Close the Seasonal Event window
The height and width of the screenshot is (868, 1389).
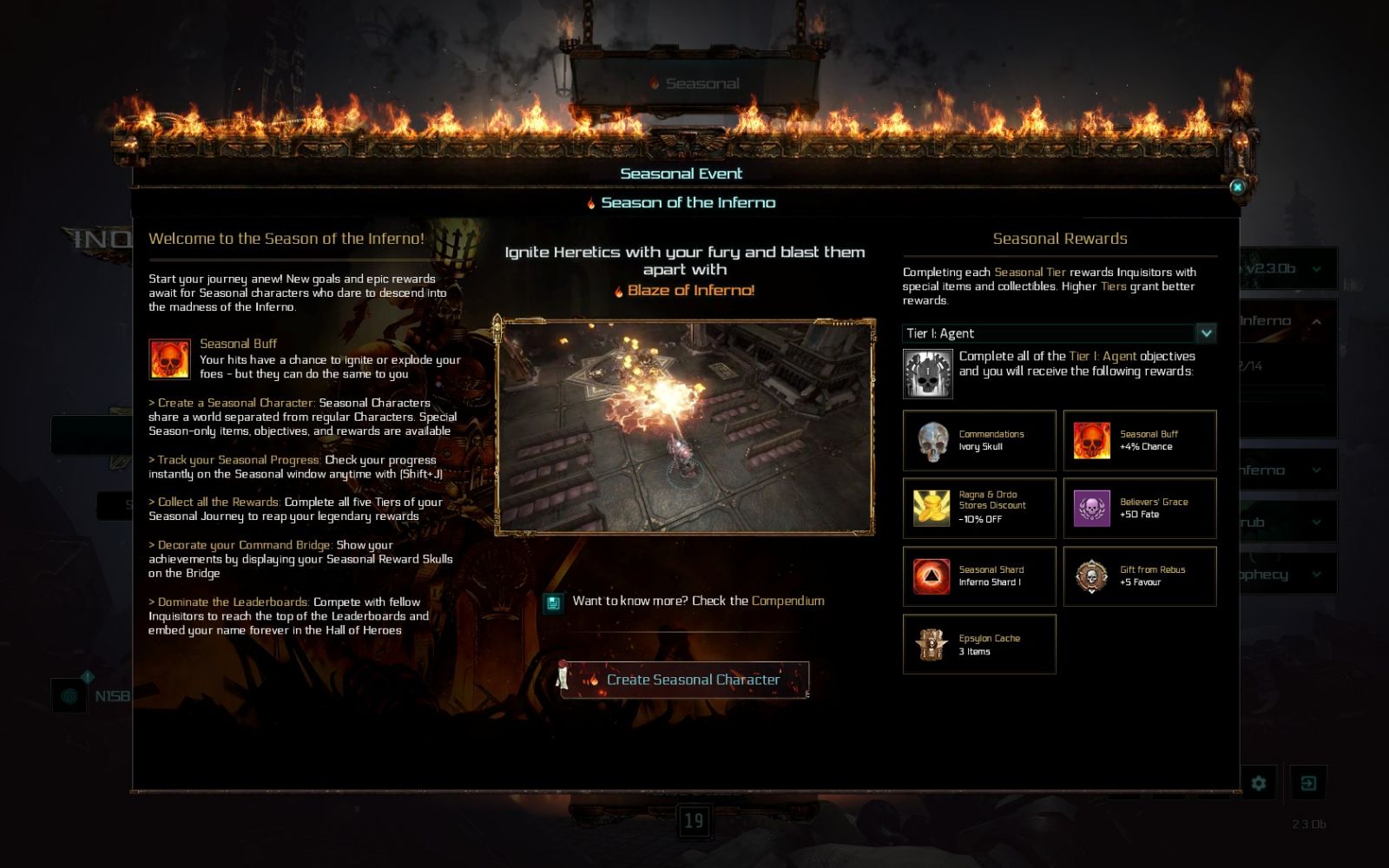pos(1237,187)
